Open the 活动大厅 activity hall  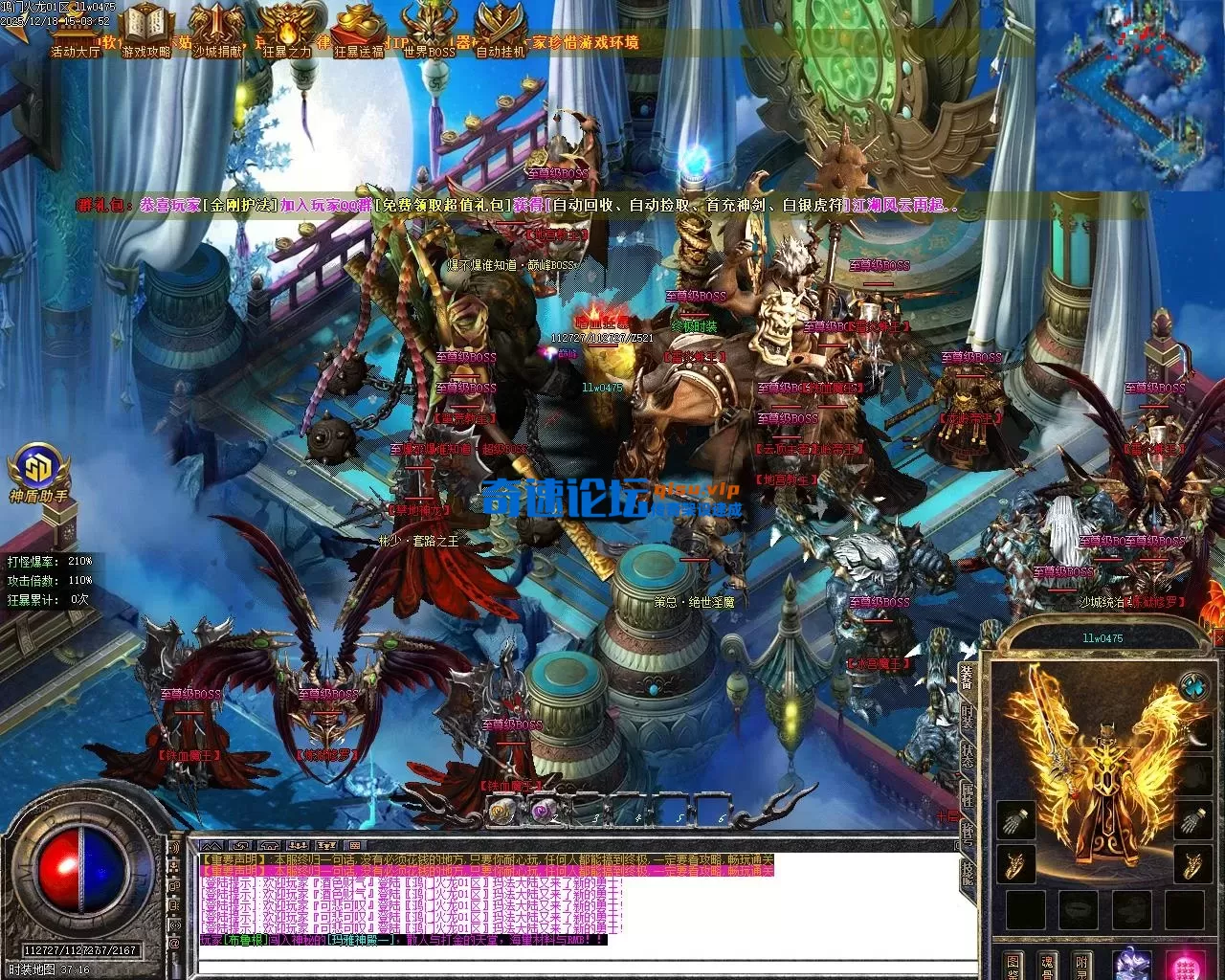pos(75,29)
